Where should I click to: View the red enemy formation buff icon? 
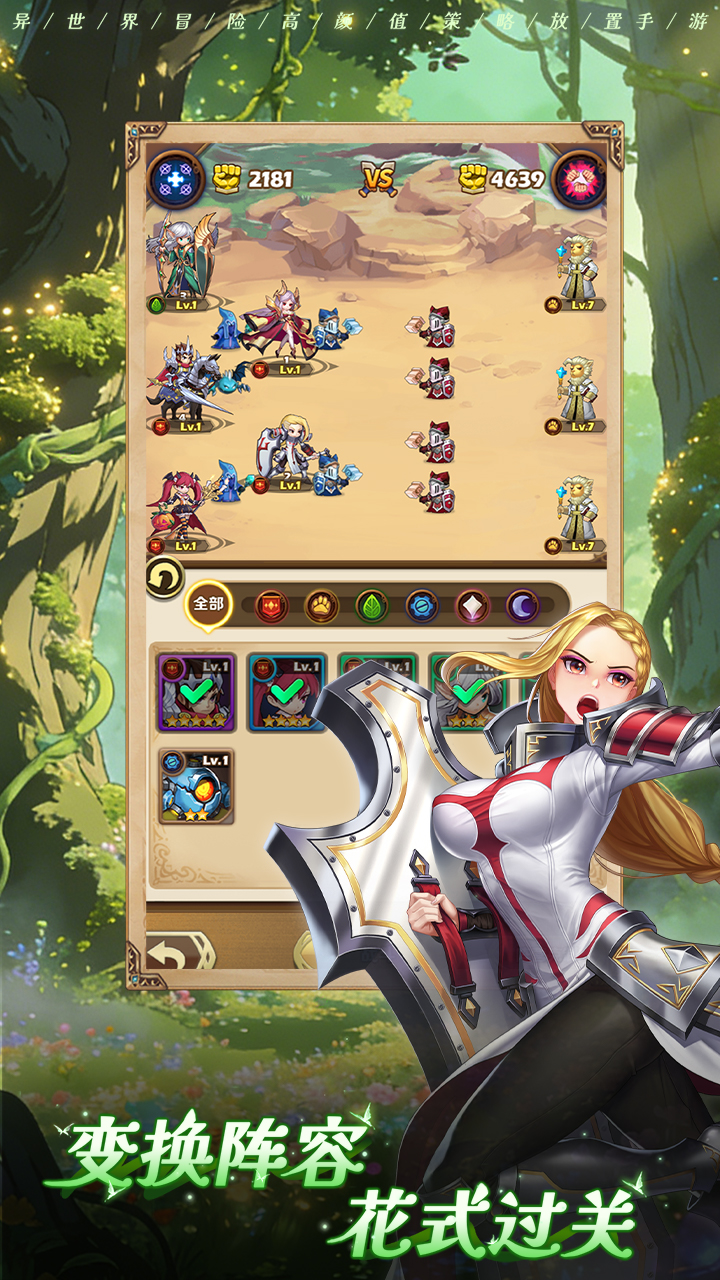[579, 180]
